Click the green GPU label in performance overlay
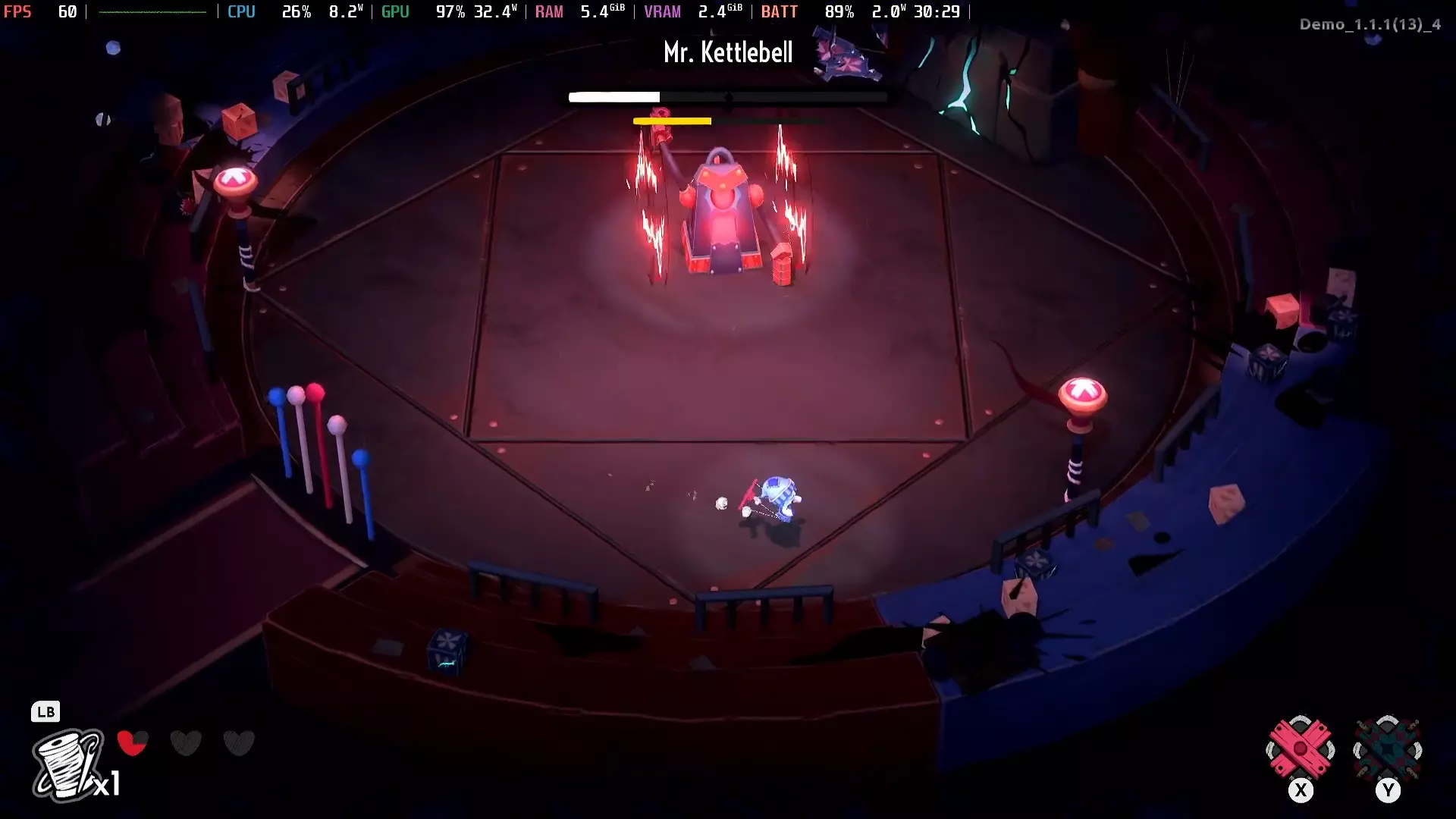This screenshot has width=1456, height=819. 395,11
